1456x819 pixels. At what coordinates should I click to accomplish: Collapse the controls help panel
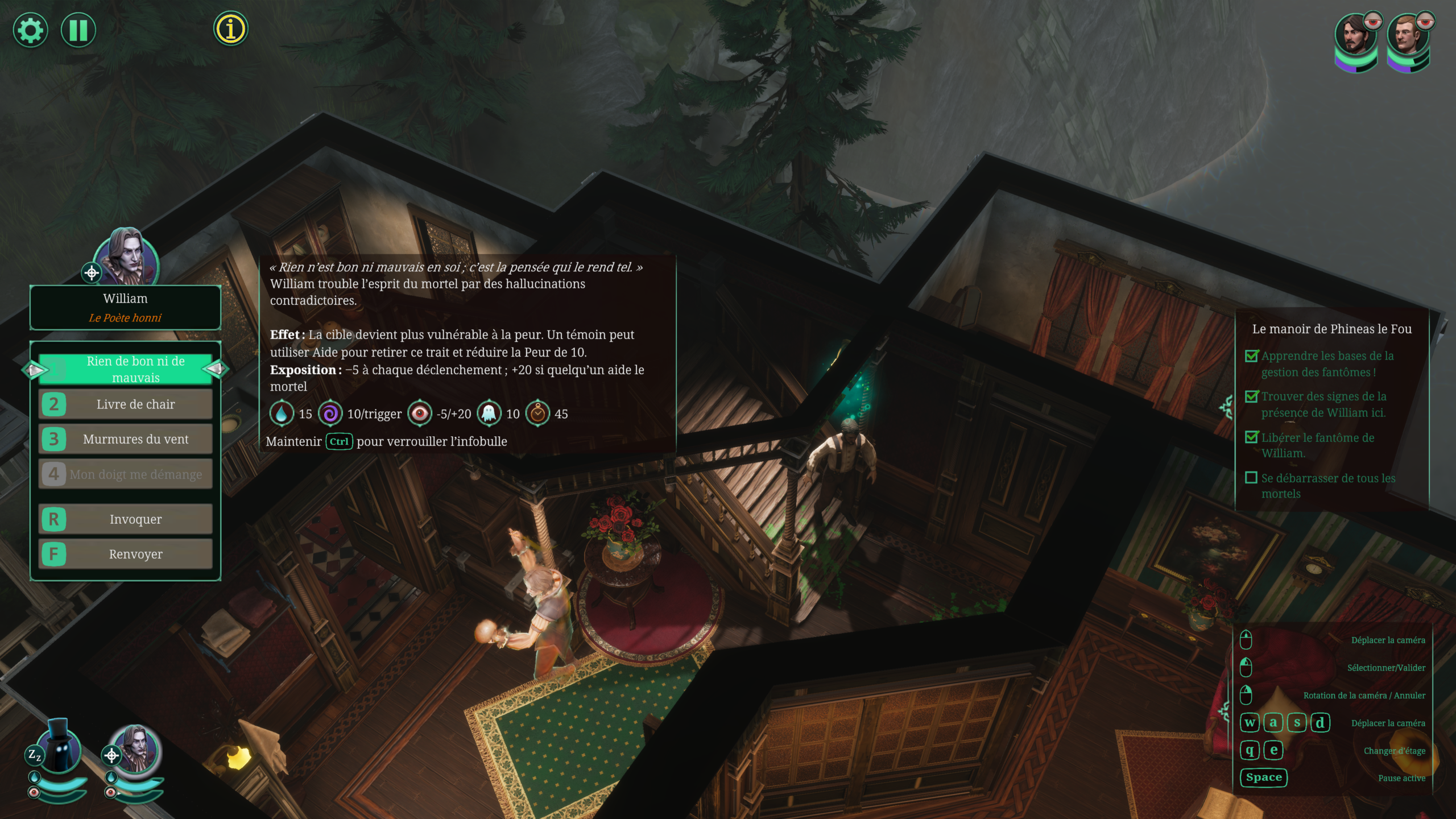[x=1226, y=711]
